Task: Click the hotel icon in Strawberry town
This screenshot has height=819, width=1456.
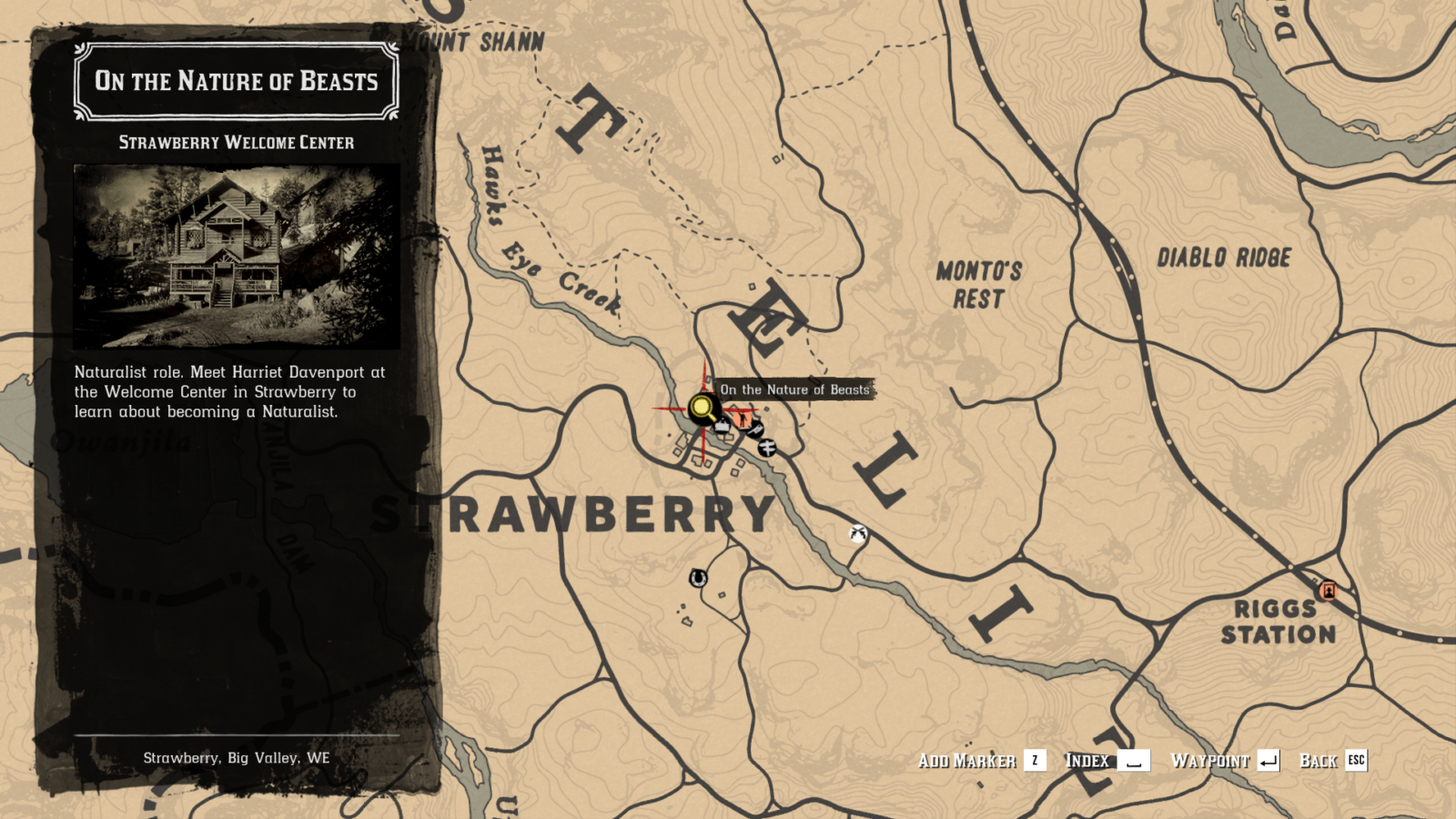Action: [x=723, y=425]
